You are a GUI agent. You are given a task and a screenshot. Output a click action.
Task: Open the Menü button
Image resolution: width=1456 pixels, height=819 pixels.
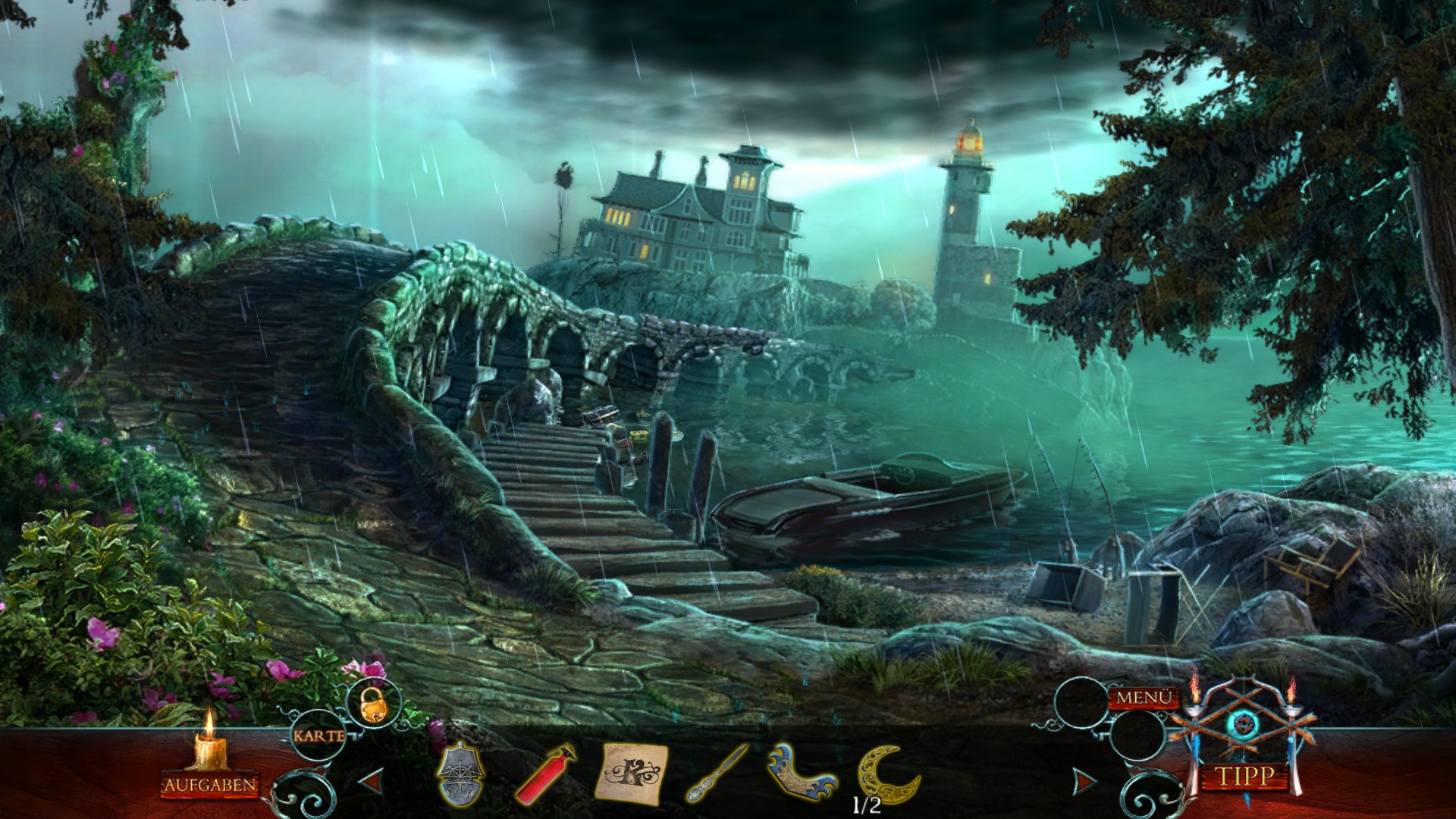coord(1144,697)
